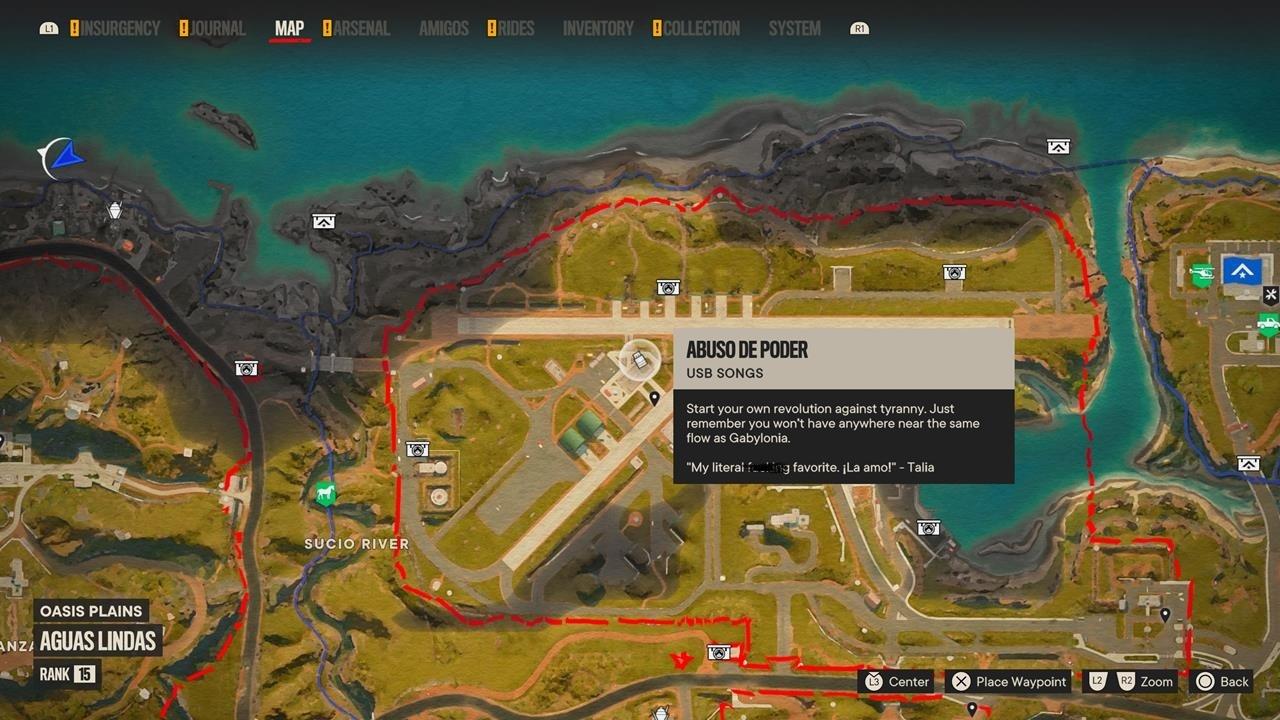
Task: Click the green horse pickup marker
Action: pyautogui.click(x=324, y=493)
